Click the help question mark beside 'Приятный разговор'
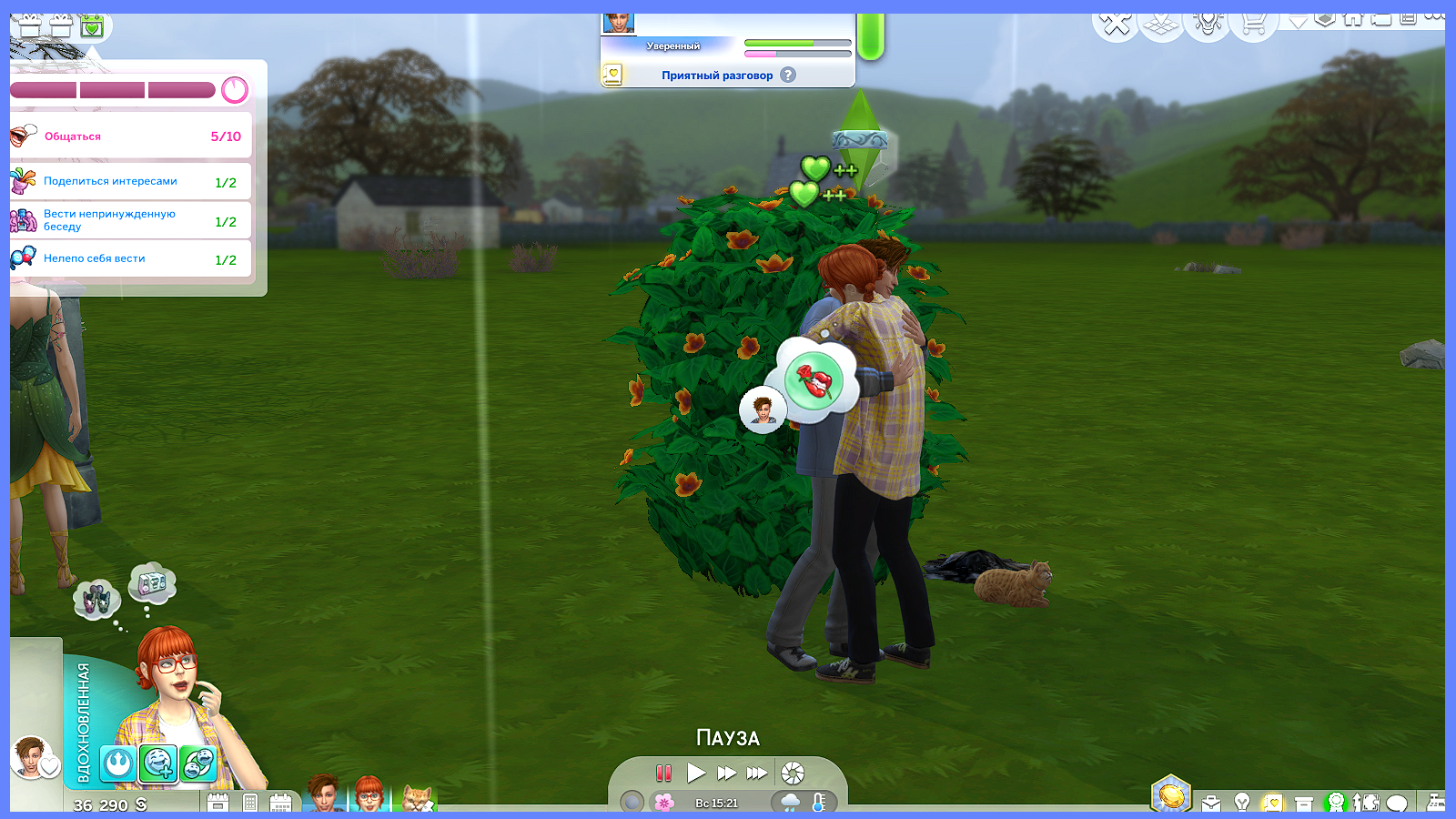Screen dimensions: 1456x819 [788, 76]
